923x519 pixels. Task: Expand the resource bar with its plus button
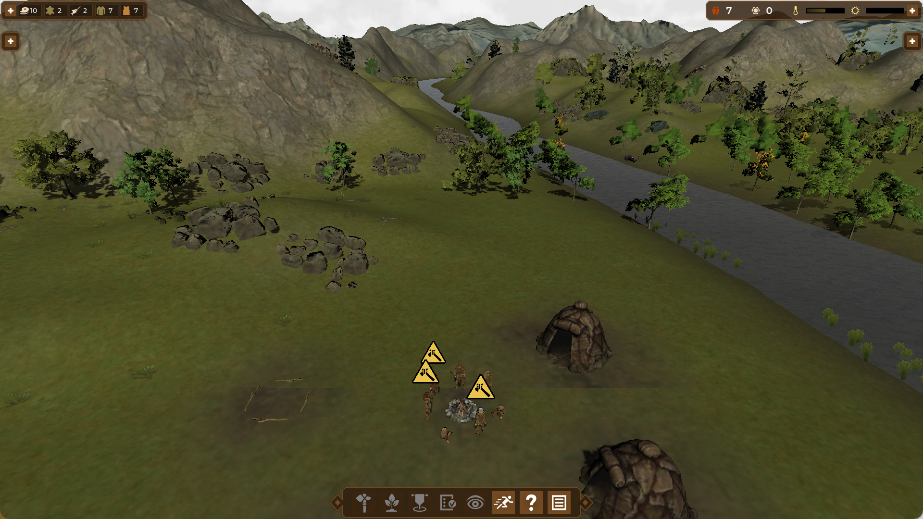pos(10,41)
